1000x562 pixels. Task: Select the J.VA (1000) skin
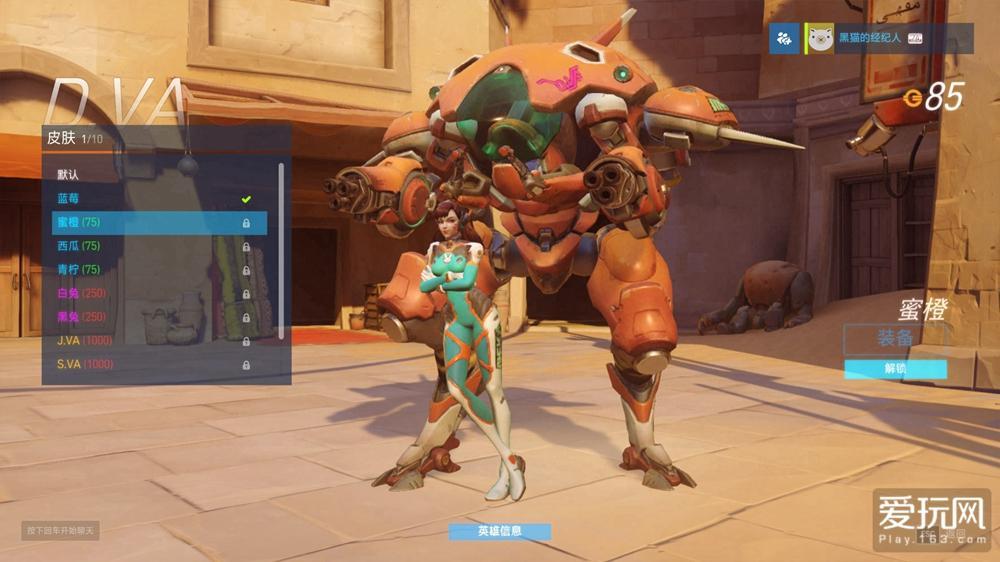tap(150, 341)
